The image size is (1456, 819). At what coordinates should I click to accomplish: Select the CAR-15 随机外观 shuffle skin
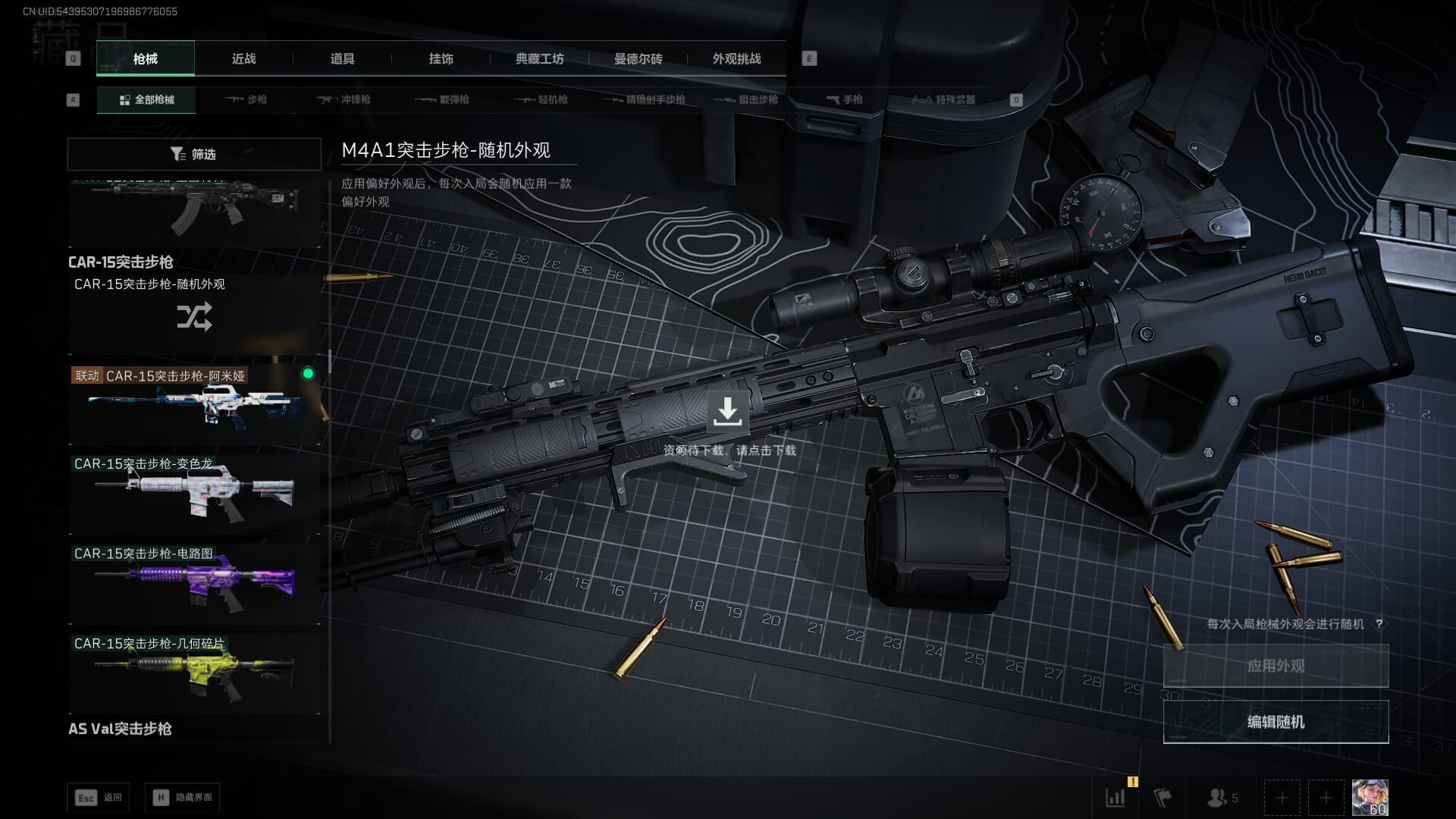coord(194,314)
